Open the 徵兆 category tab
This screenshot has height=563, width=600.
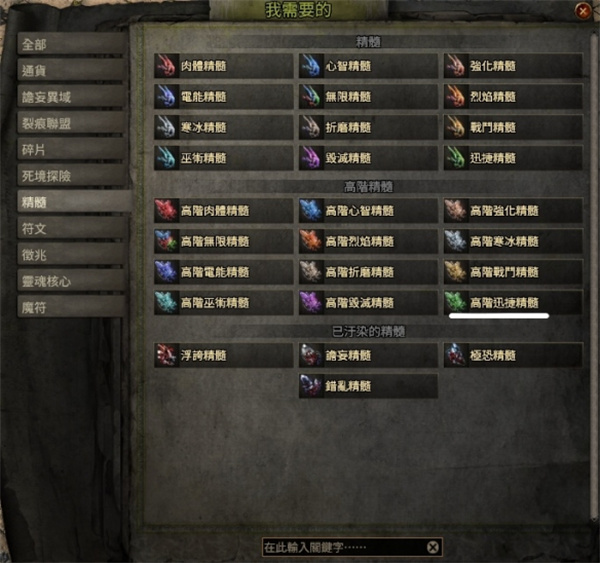(71, 254)
